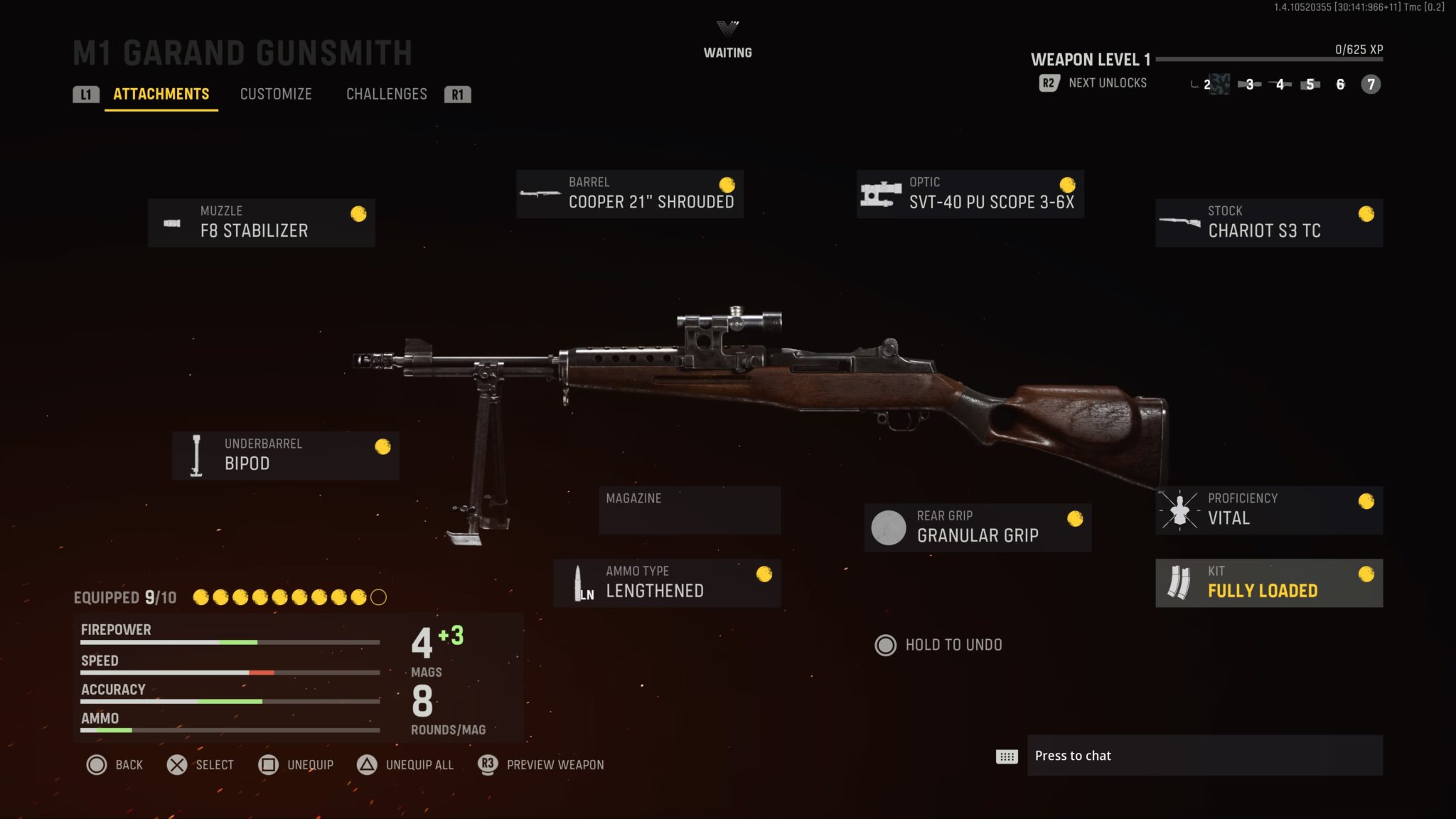Select the Chariot S3 TC stock slot
Screen dimensions: 1456x819
(1270, 222)
